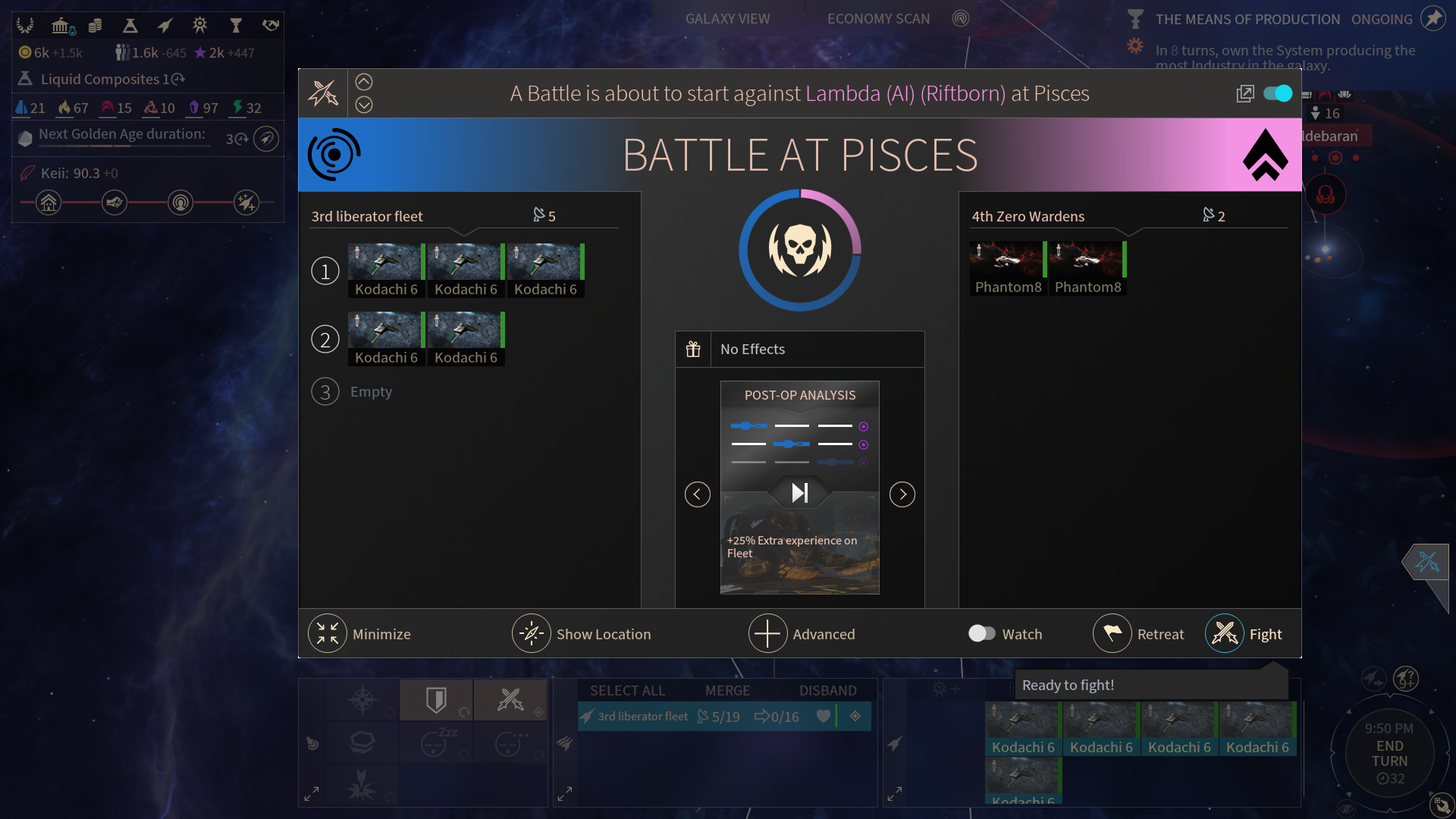Choose the Post-Op Analysis tactic card

pyautogui.click(x=799, y=487)
